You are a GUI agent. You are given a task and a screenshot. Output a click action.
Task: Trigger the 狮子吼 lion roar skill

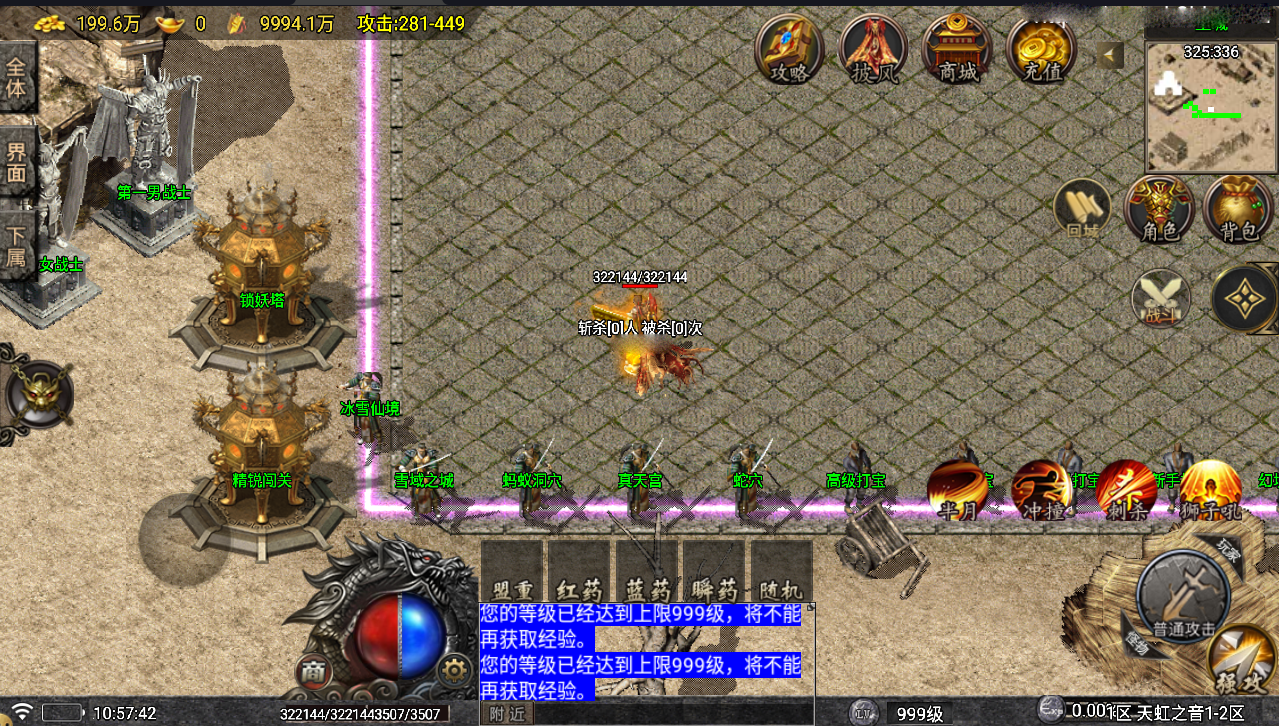click(1209, 490)
